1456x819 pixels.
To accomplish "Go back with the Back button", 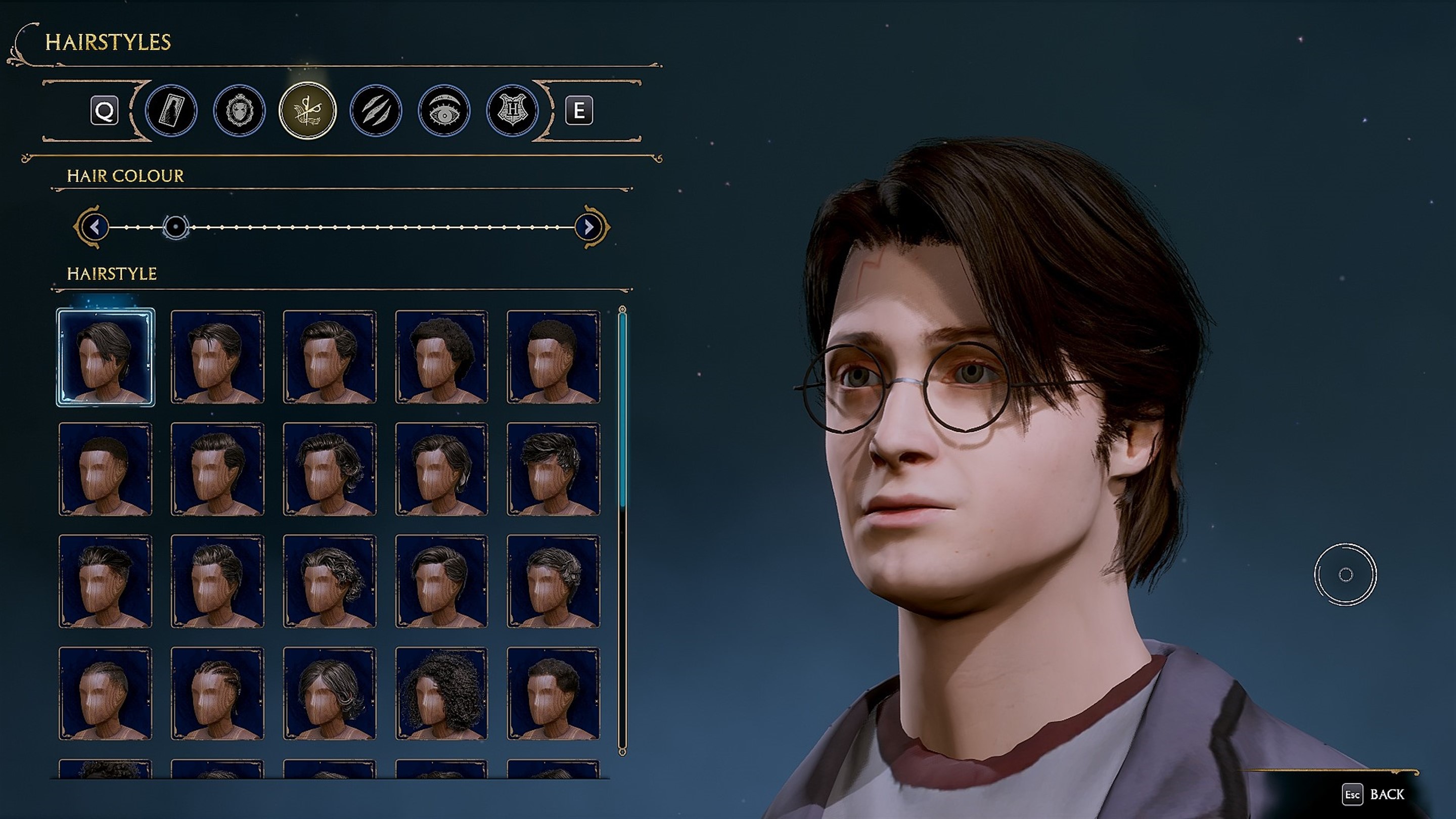I will coord(1375,795).
